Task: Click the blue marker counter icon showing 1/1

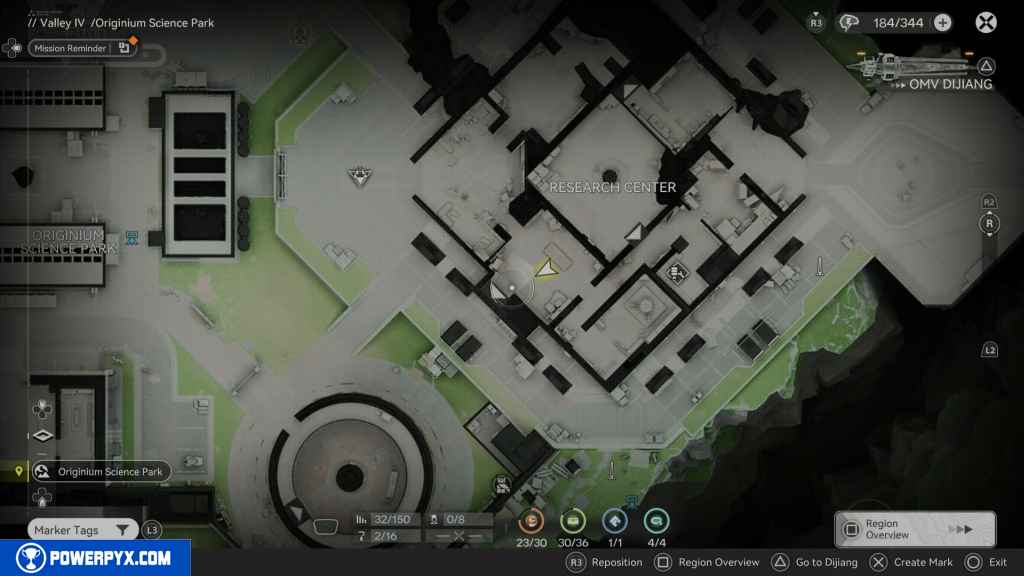Action: point(615,520)
